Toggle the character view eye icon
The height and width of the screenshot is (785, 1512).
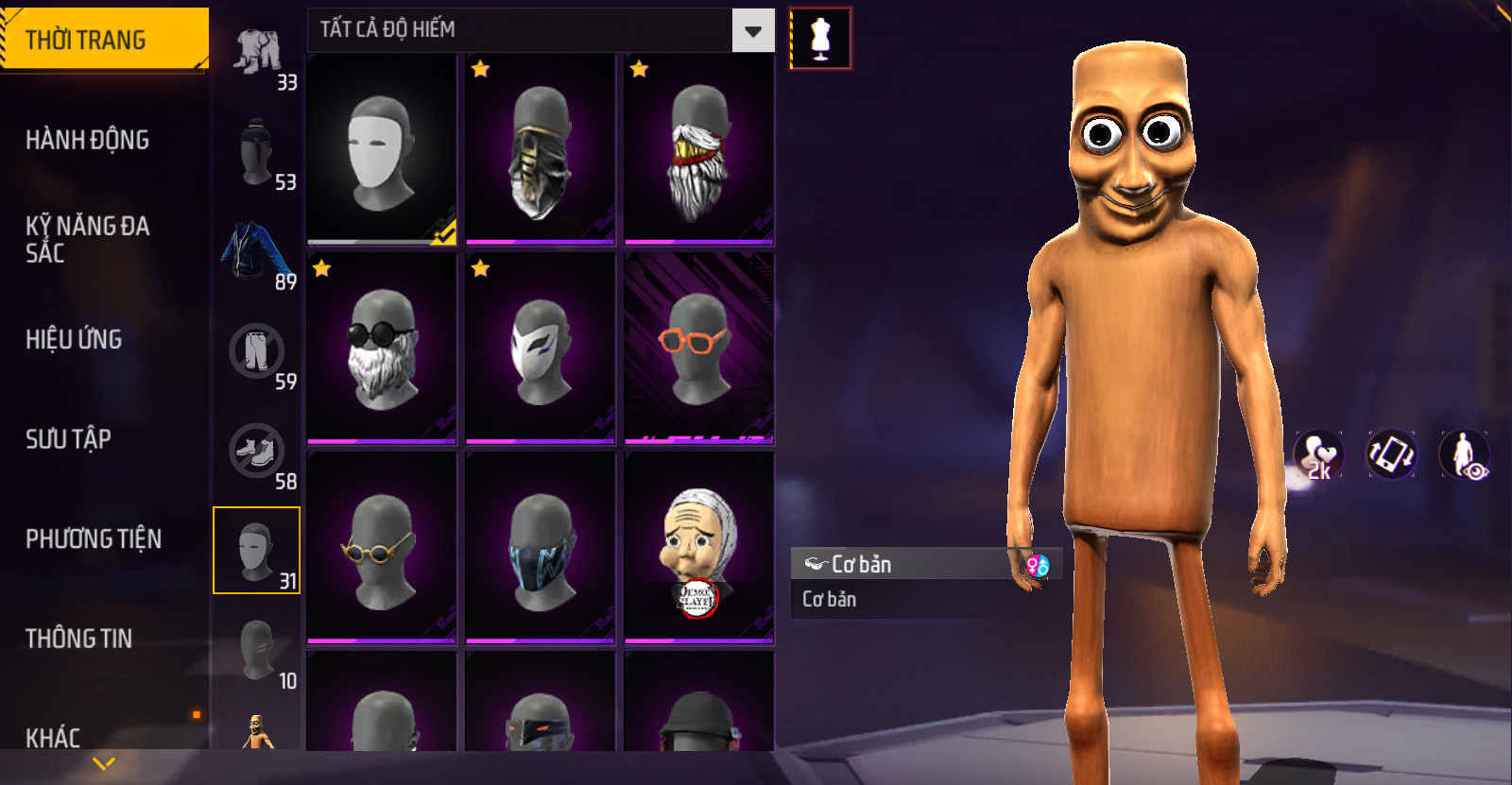pyautogui.click(x=1465, y=454)
